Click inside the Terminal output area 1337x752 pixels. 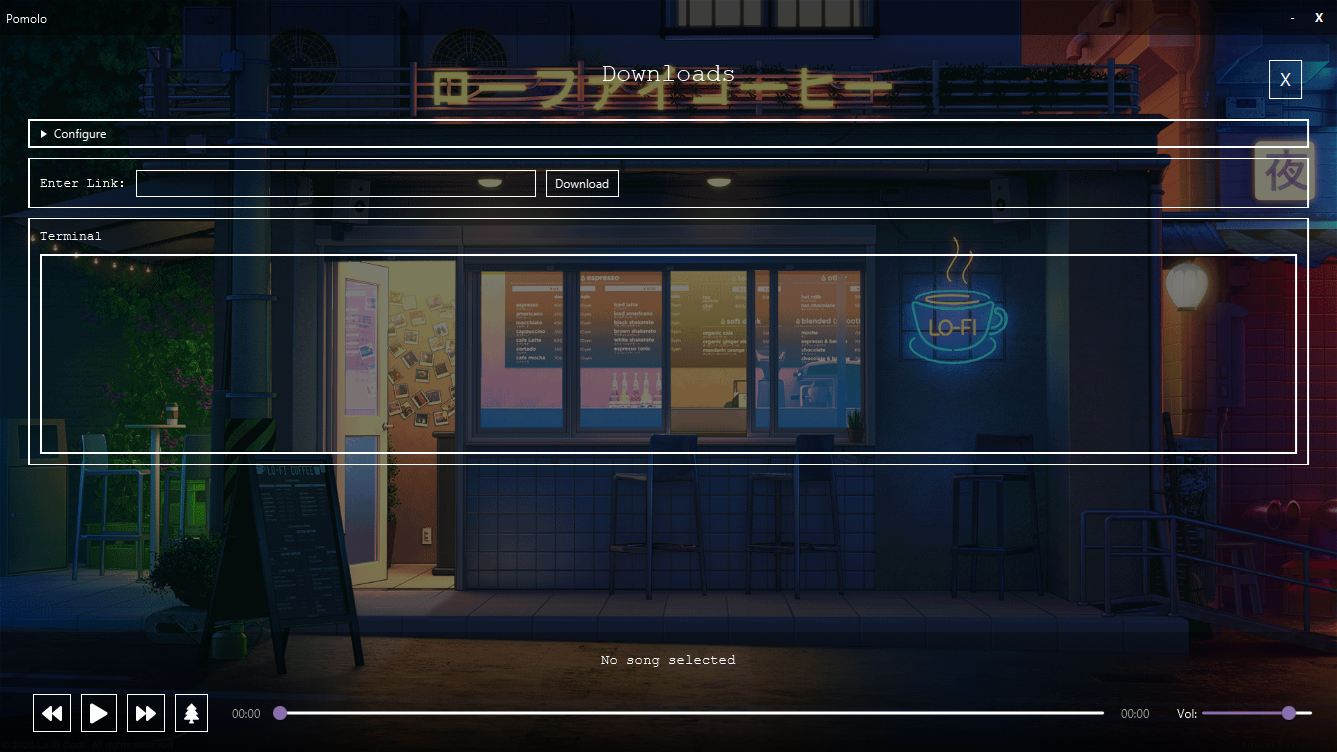coord(667,352)
